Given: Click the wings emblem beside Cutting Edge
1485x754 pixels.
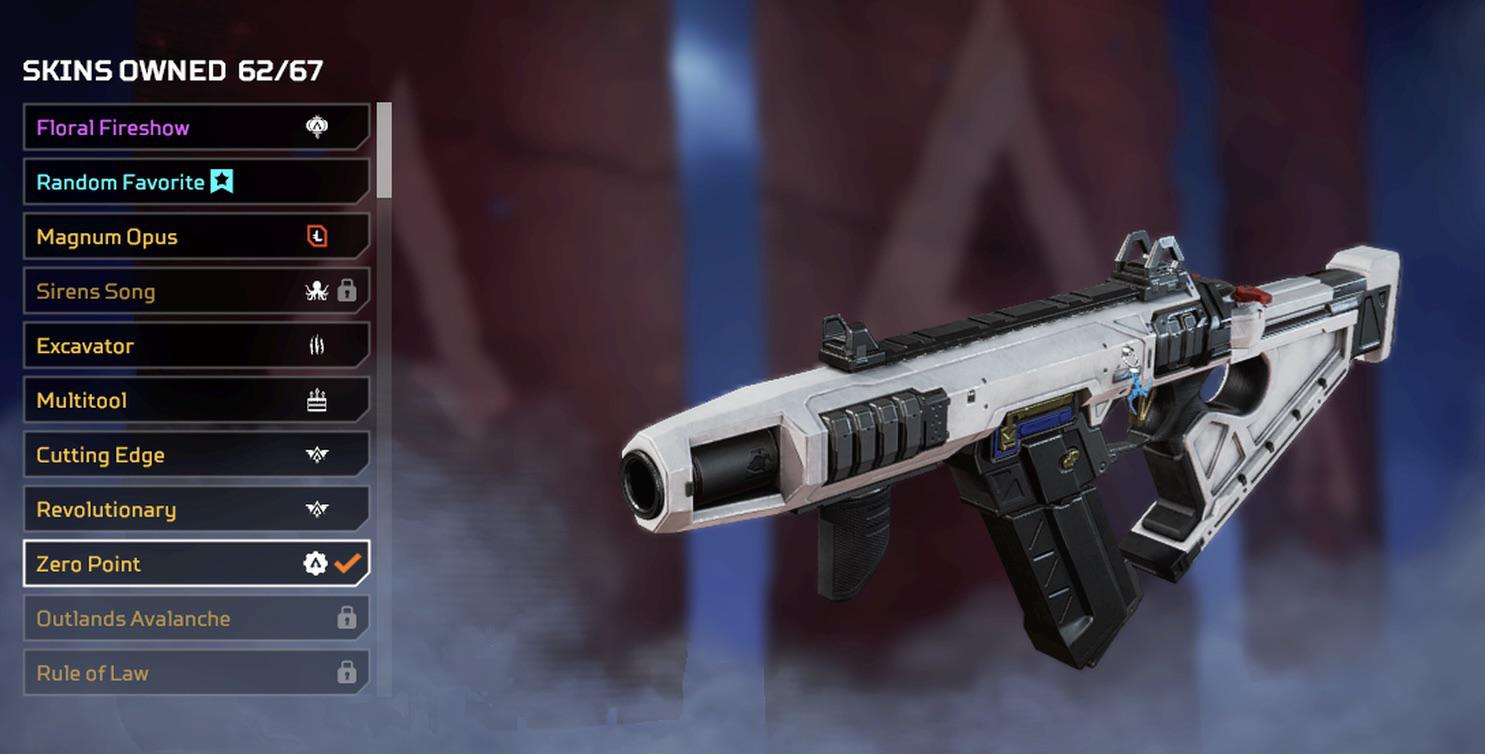Looking at the screenshot, I should point(314,455).
